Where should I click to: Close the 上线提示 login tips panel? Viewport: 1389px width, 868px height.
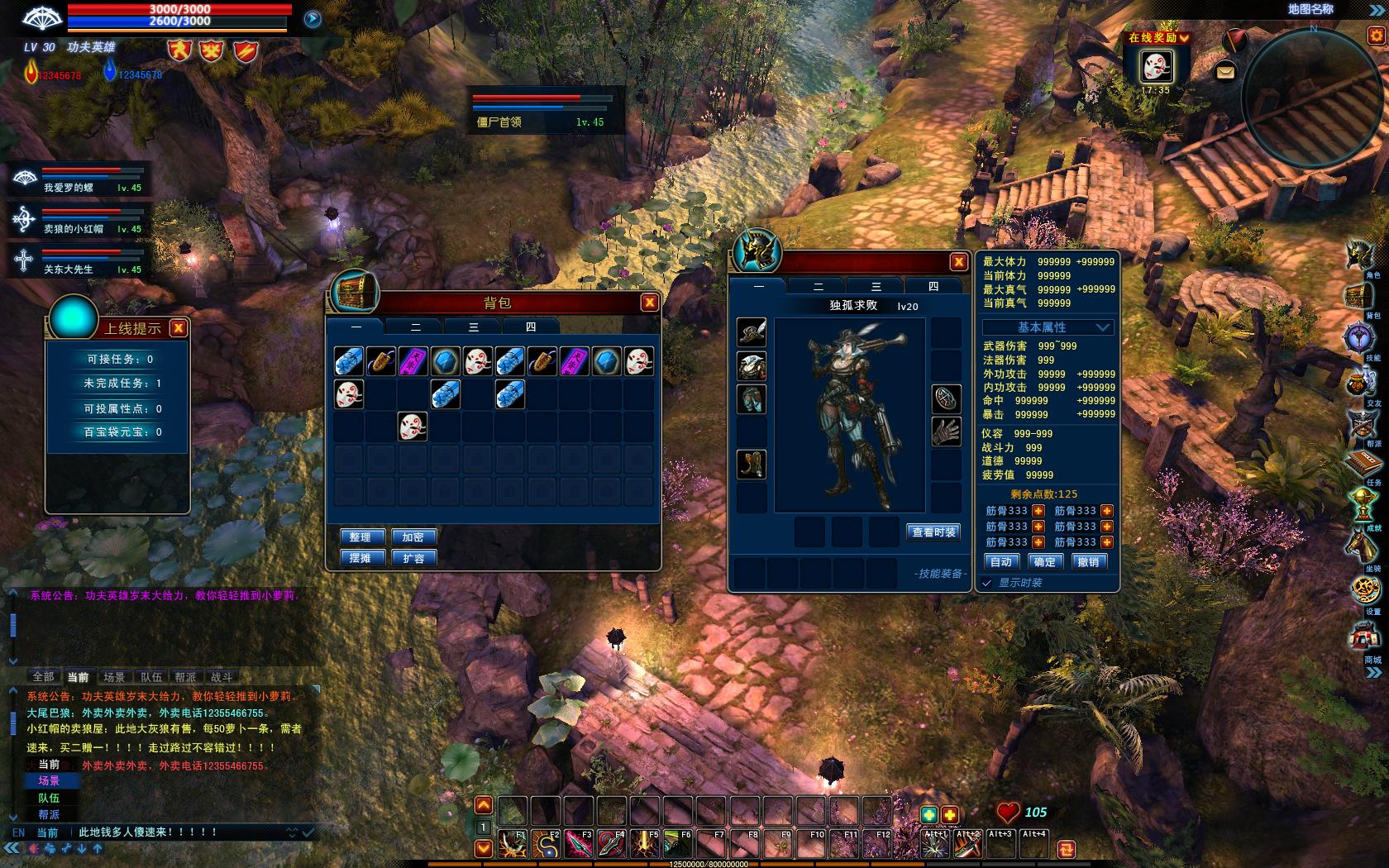(x=178, y=328)
